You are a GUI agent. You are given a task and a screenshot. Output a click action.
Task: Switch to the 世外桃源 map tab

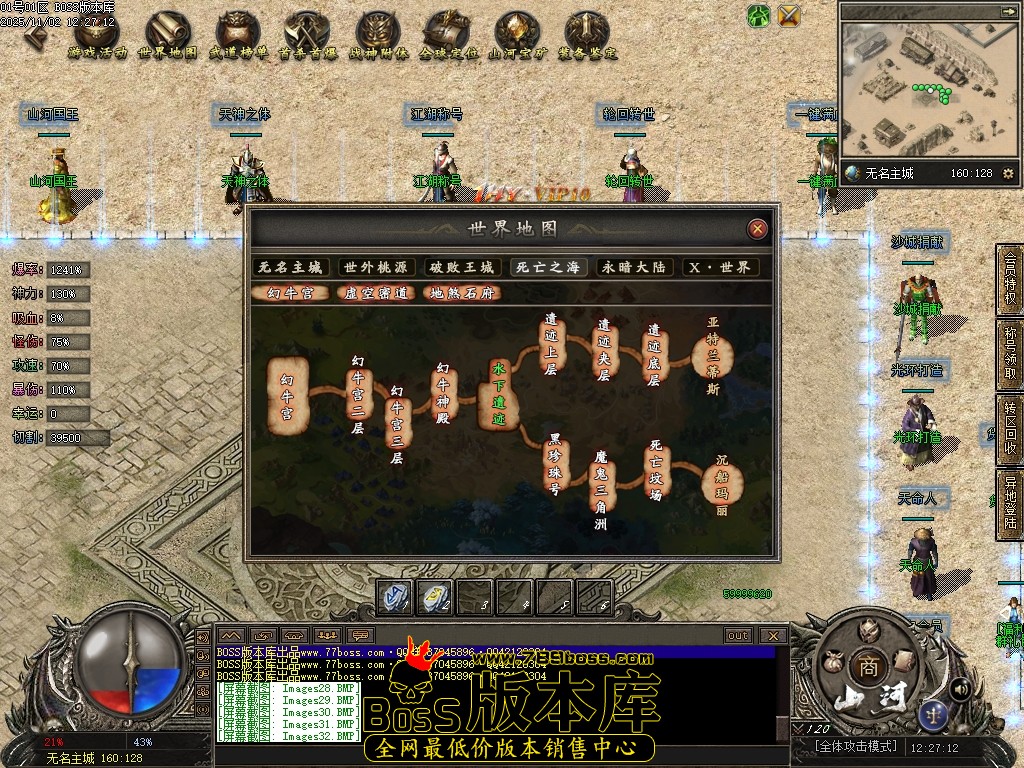pos(376,268)
